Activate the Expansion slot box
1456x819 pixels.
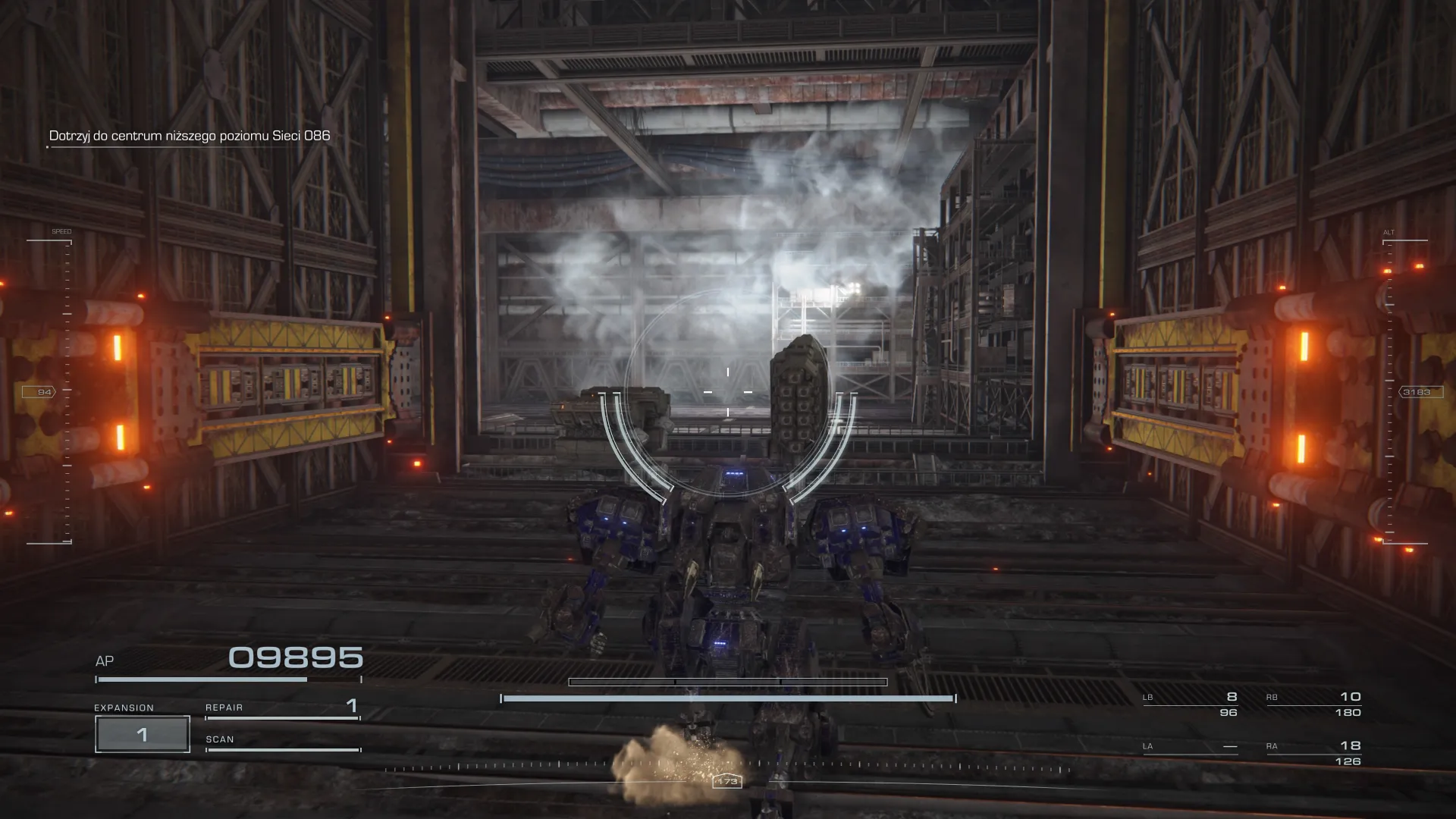click(143, 734)
